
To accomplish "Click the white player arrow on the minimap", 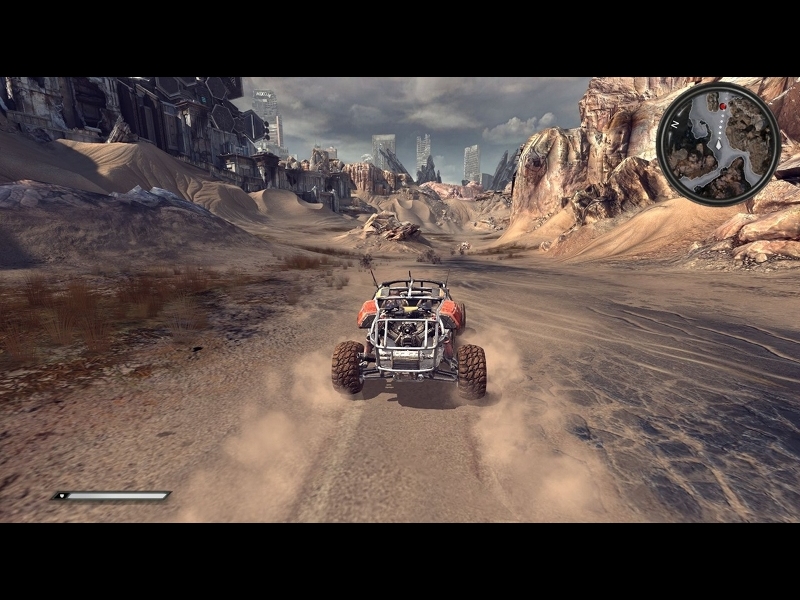I will pyautogui.click(x=718, y=147).
